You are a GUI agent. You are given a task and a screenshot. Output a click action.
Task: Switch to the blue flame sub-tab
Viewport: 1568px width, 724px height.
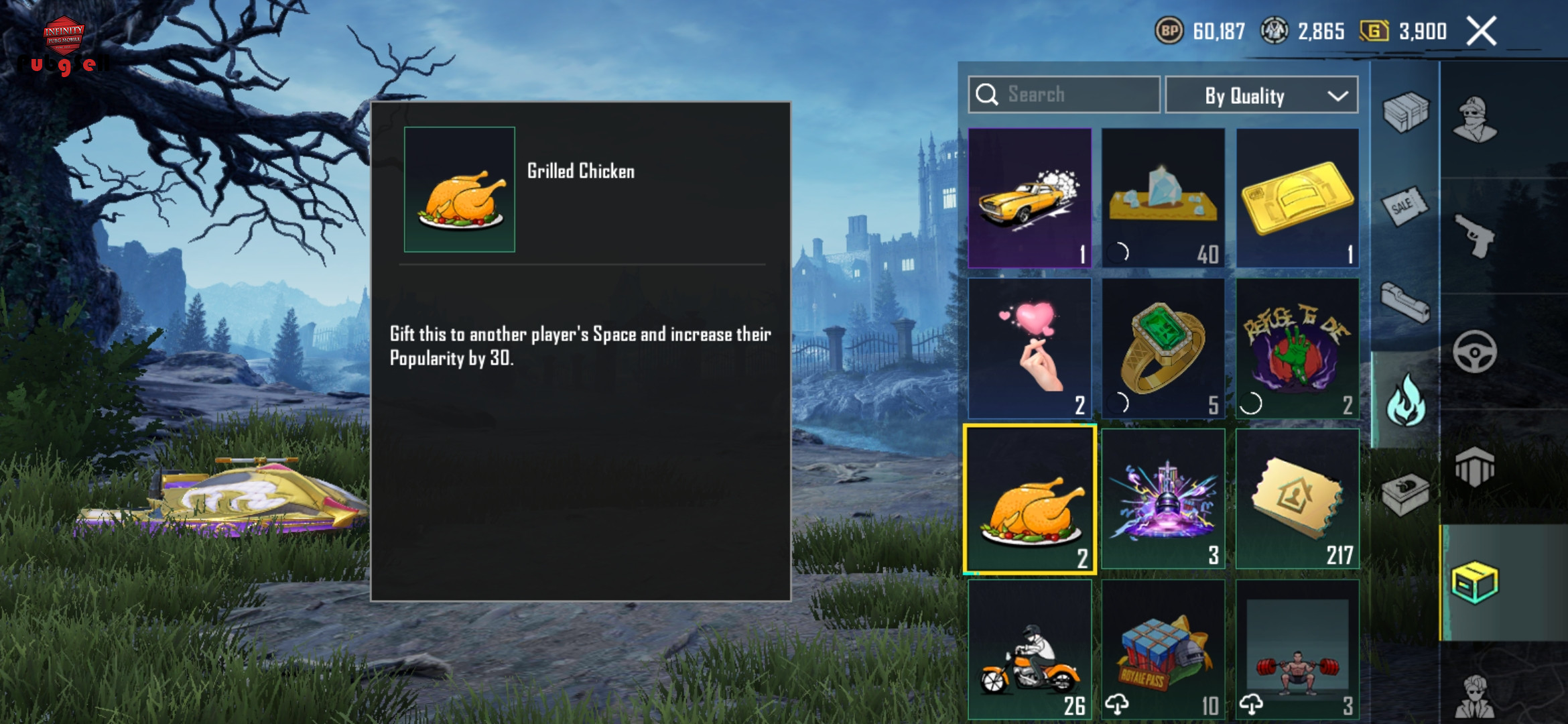tap(1405, 400)
